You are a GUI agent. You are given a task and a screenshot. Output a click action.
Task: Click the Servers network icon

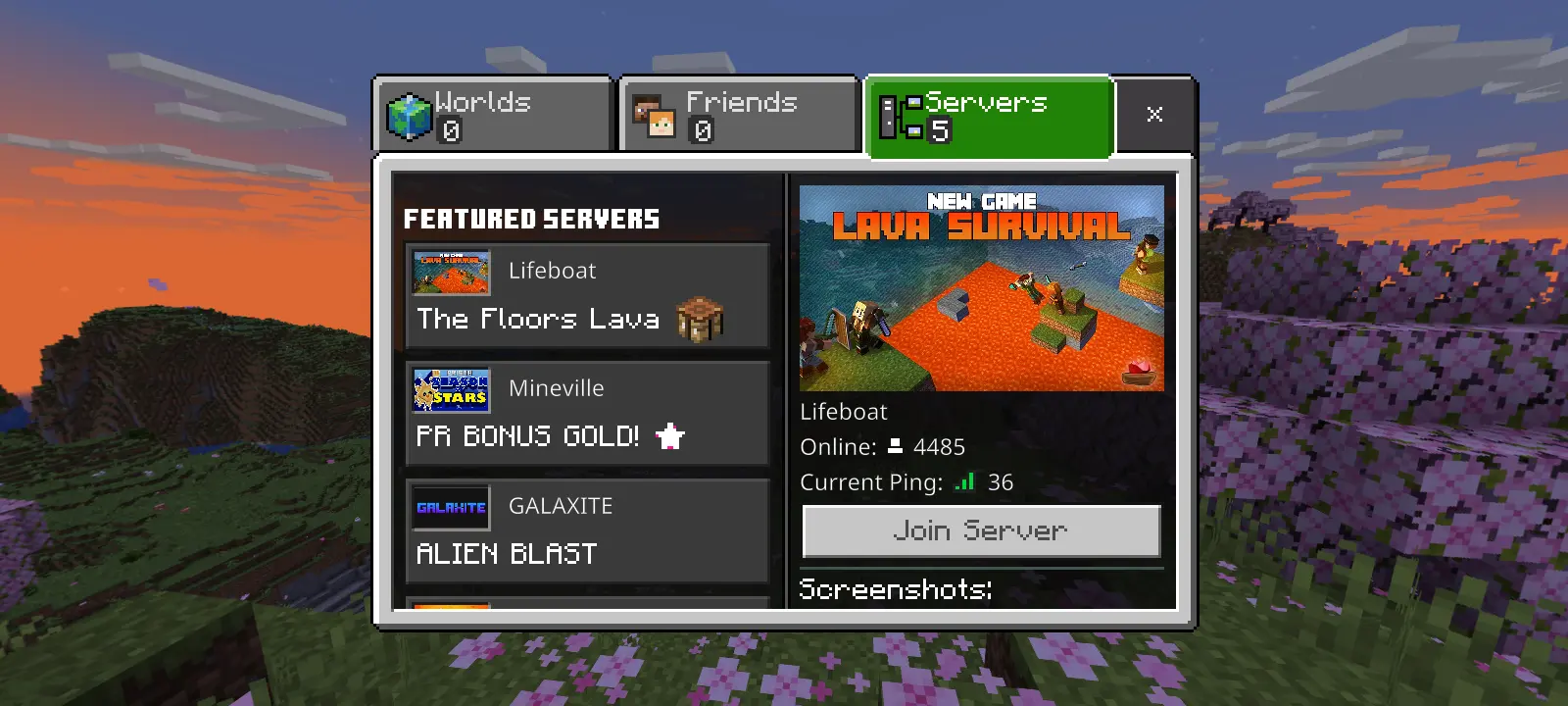900,116
